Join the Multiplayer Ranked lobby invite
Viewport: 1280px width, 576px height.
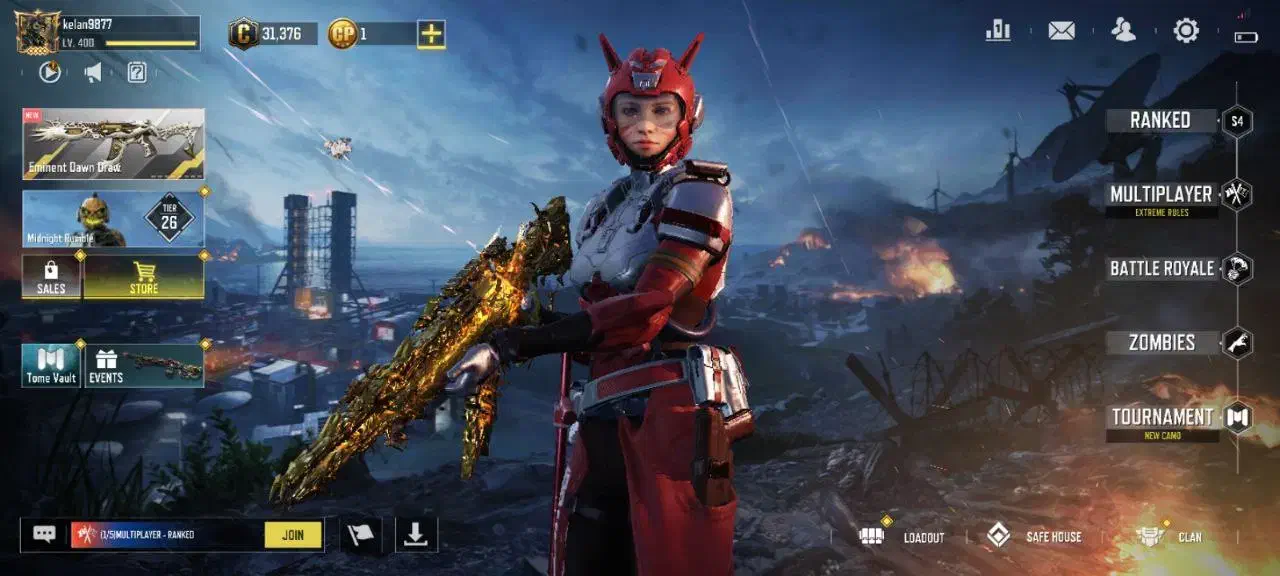(293, 535)
